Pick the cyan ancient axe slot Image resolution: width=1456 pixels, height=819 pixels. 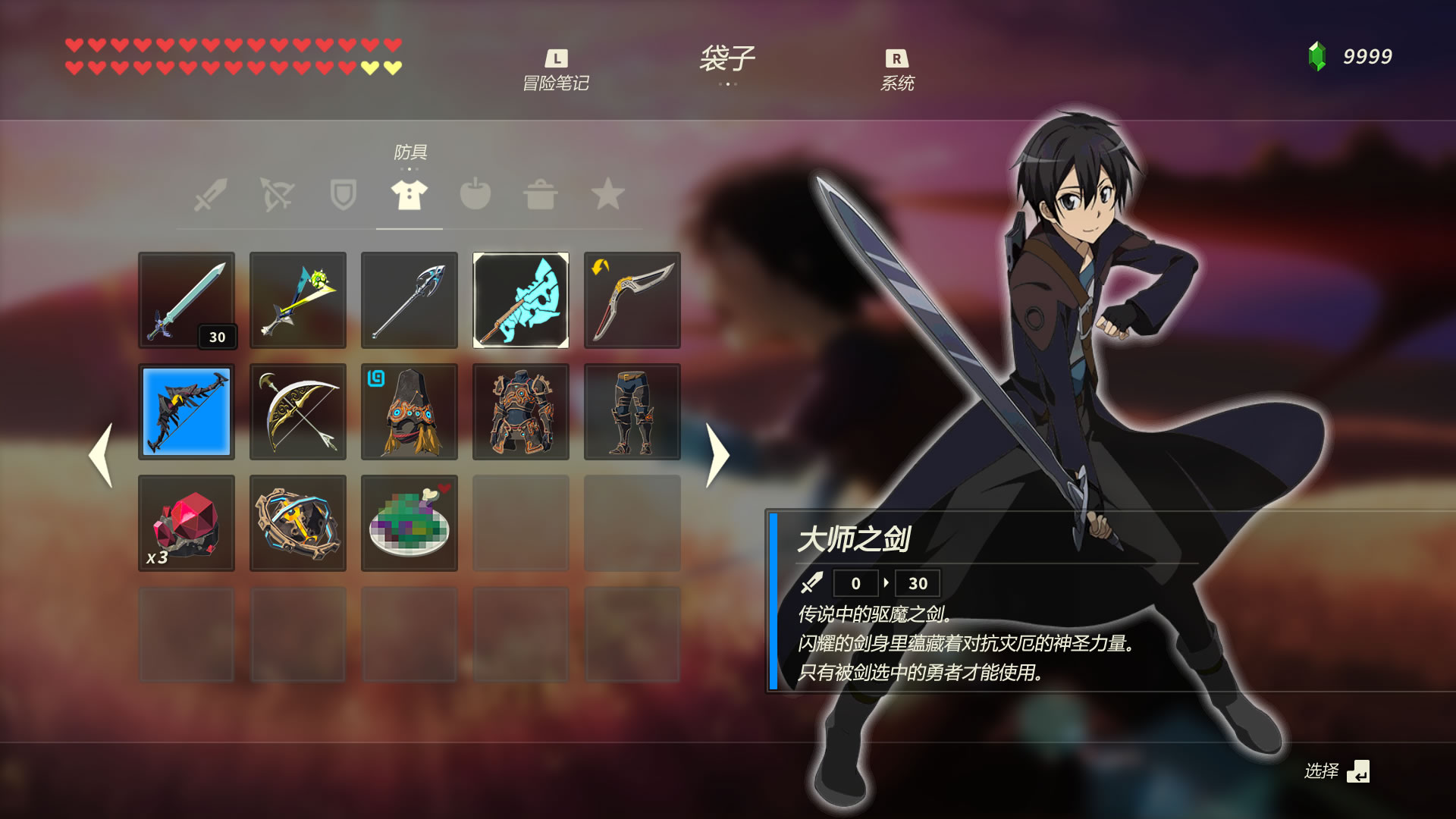coord(520,300)
